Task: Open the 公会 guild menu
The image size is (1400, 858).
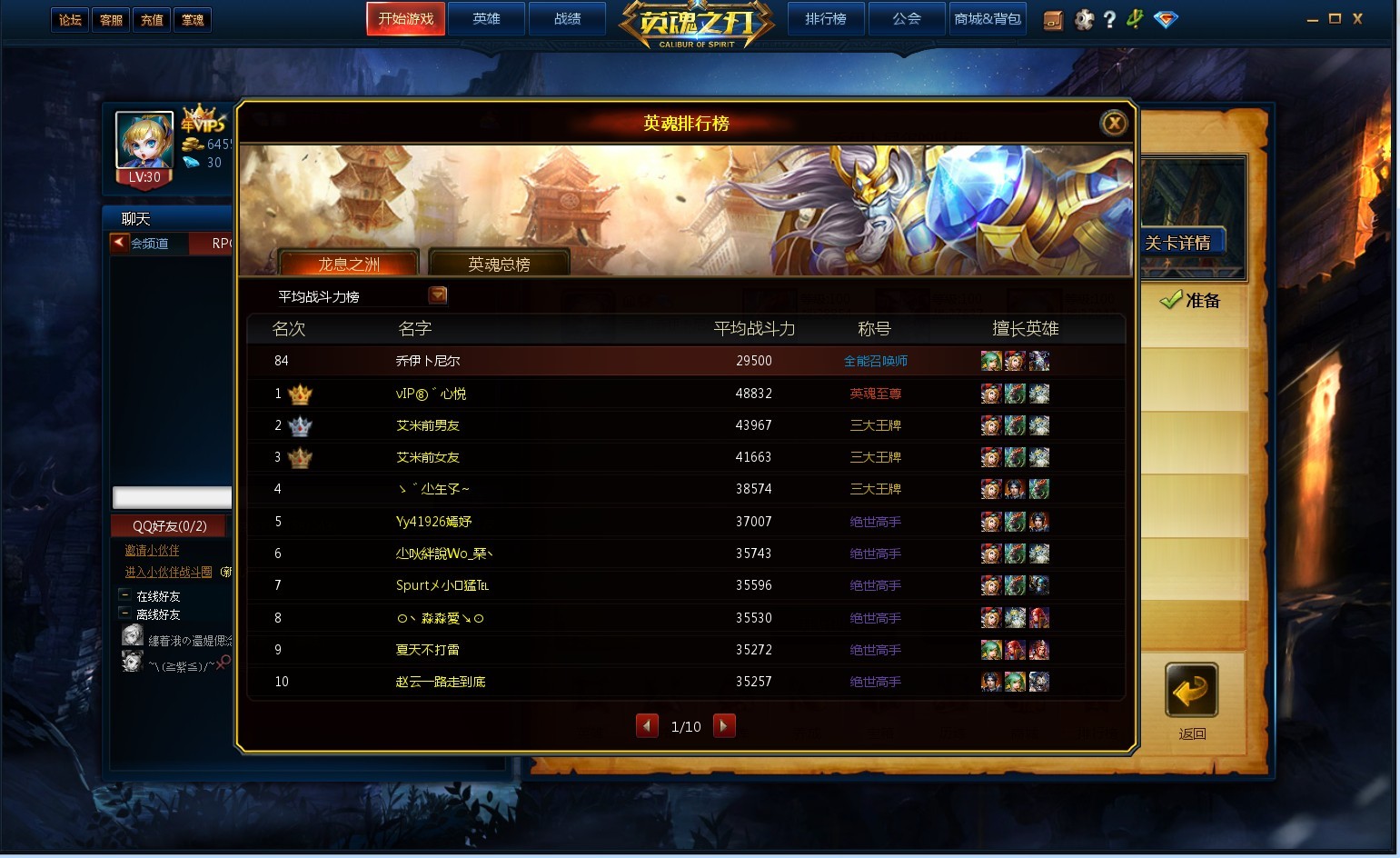Action: [x=906, y=19]
